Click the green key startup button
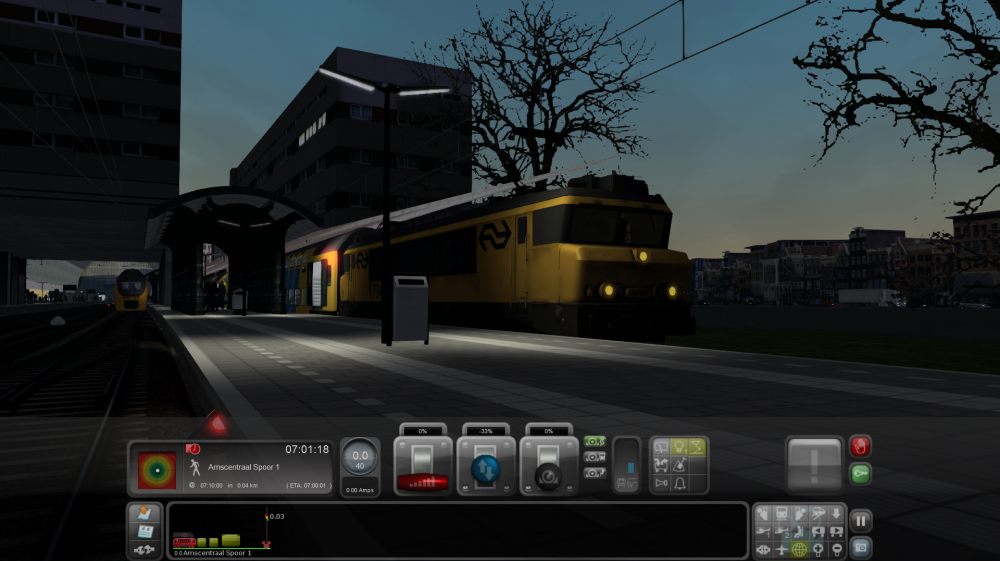The image size is (1000, 561). coord(859,474)
